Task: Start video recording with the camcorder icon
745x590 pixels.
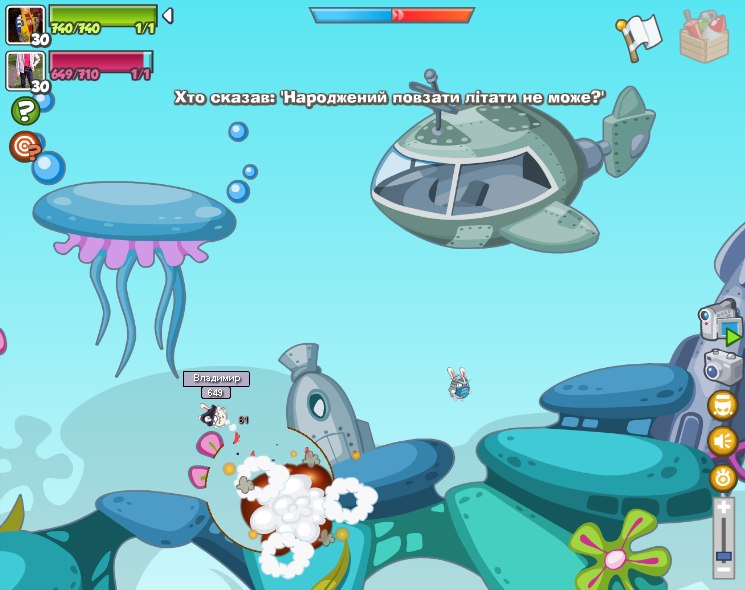Action: (720, 322)
